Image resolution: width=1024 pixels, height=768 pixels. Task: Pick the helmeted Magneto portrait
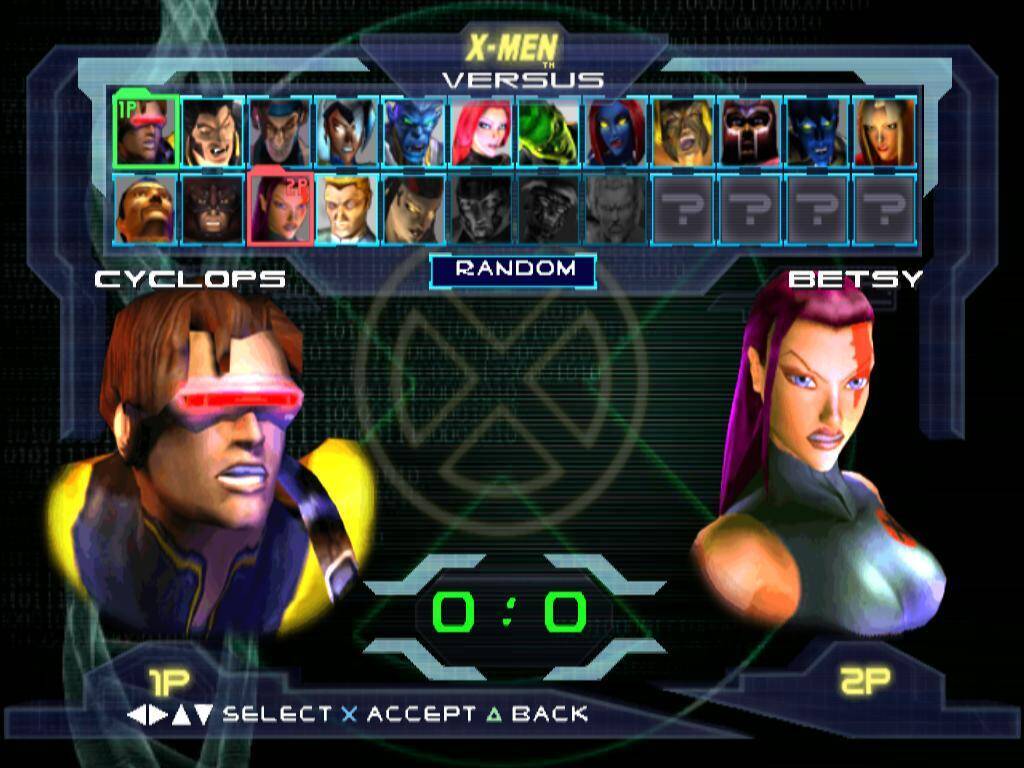pyautogui.click(x=750, y=131)
